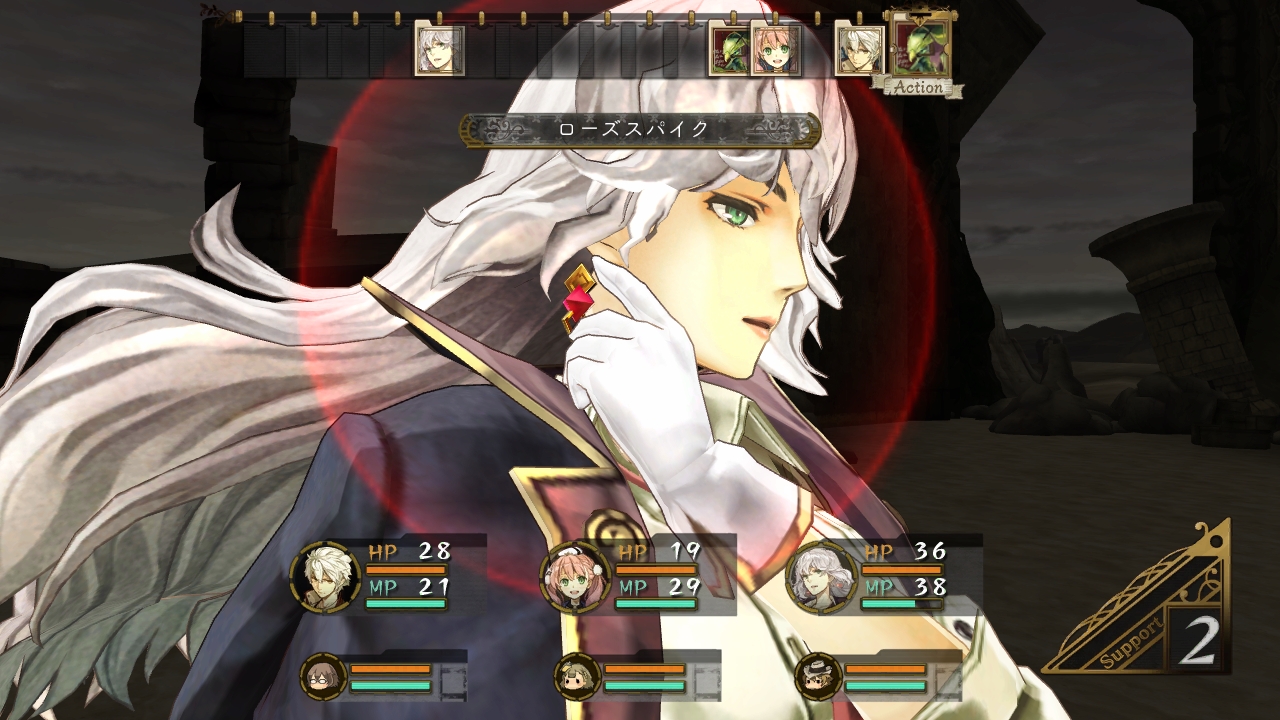Click the pink-haired girl's turn order portrait
The height and width of the screenshot is (720, 1280).
(775, 52)
